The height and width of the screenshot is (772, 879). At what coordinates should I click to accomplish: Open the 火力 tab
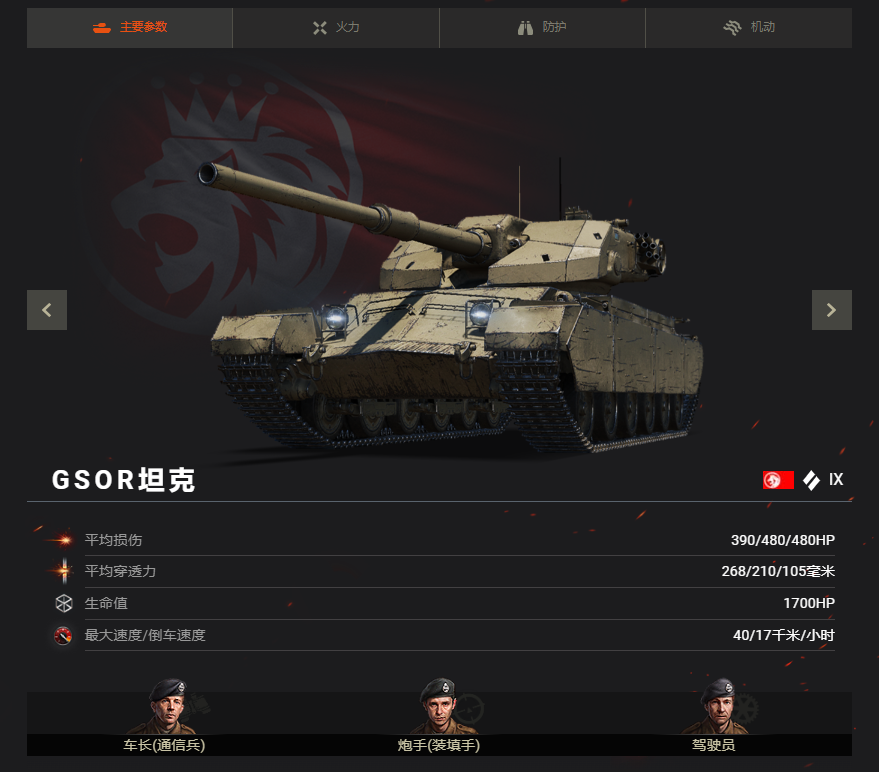point(336,28)
